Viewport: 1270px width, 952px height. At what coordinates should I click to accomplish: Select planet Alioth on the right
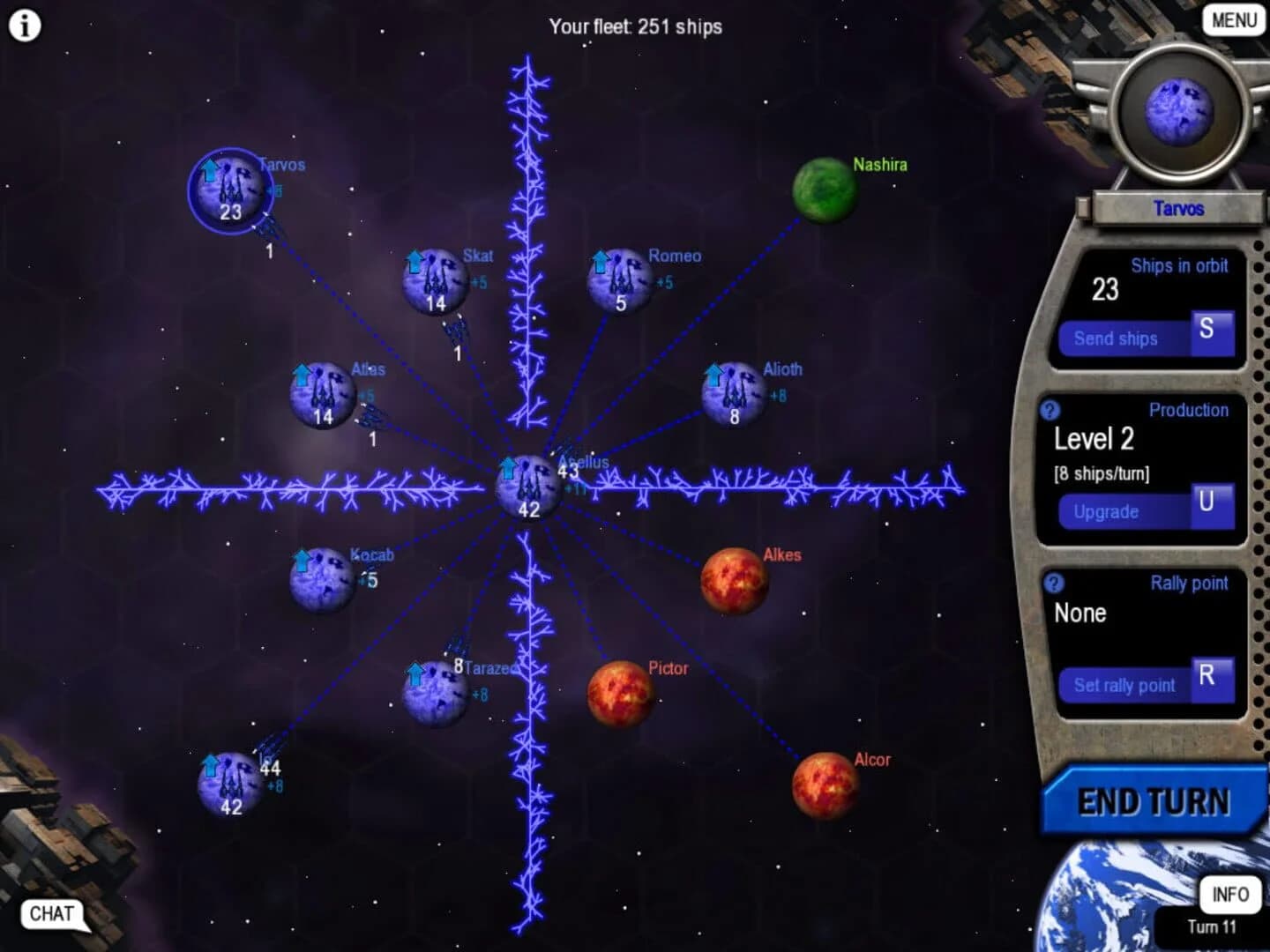(734, 392)
